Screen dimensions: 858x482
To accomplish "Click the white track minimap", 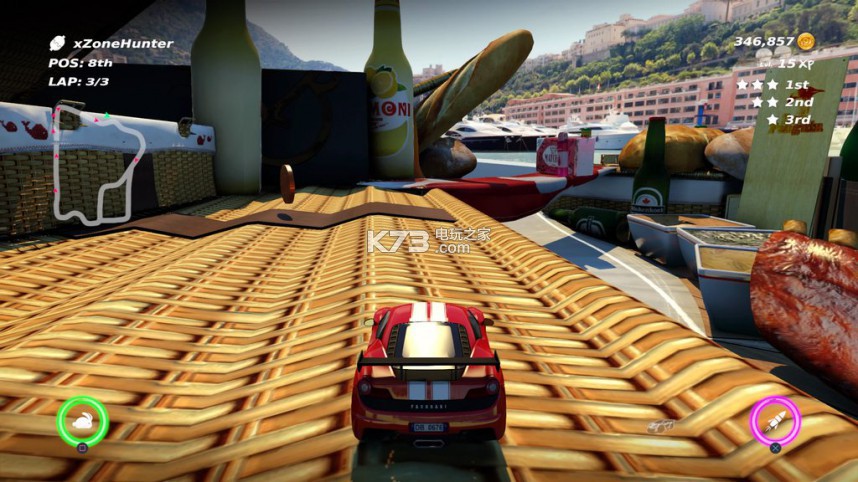I will click(x=98, y=160).
